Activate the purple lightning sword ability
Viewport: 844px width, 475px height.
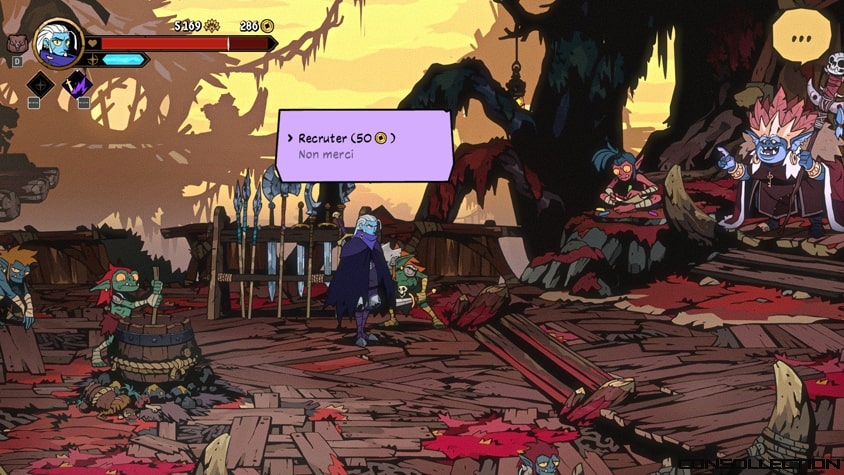(77, 84)
